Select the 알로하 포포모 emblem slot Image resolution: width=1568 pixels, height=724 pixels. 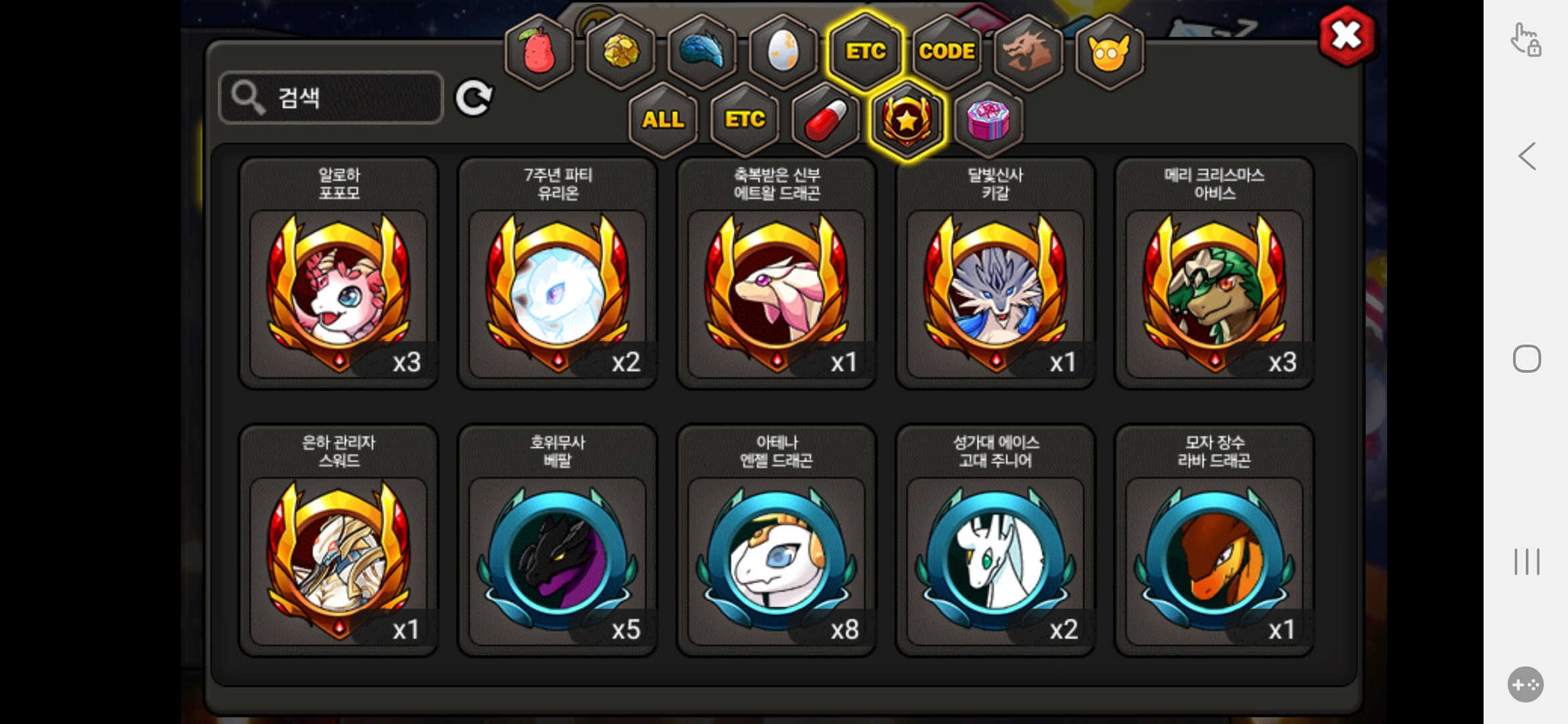(x=339, y=274)
